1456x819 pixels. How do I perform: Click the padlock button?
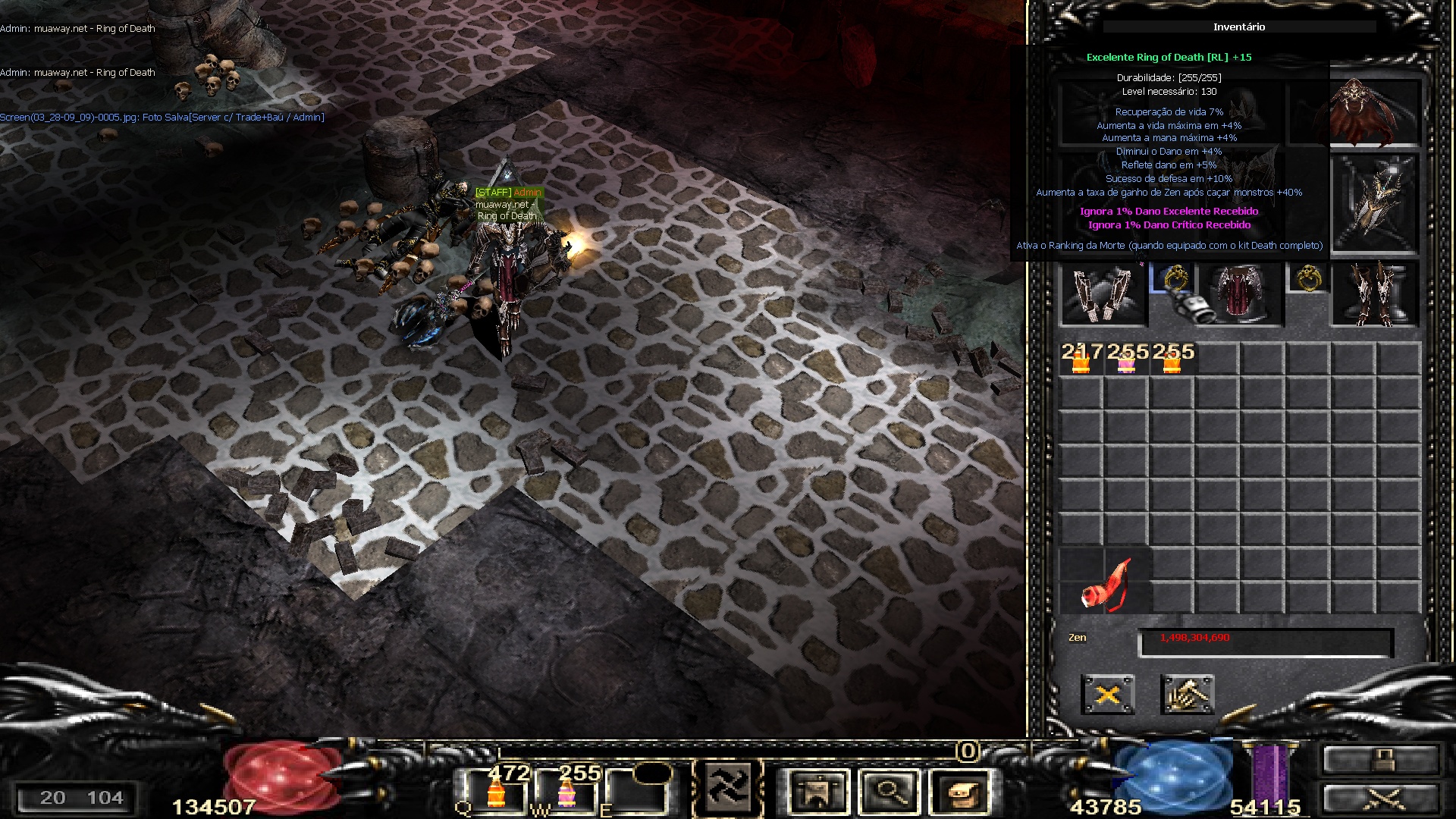point(1380,759)
